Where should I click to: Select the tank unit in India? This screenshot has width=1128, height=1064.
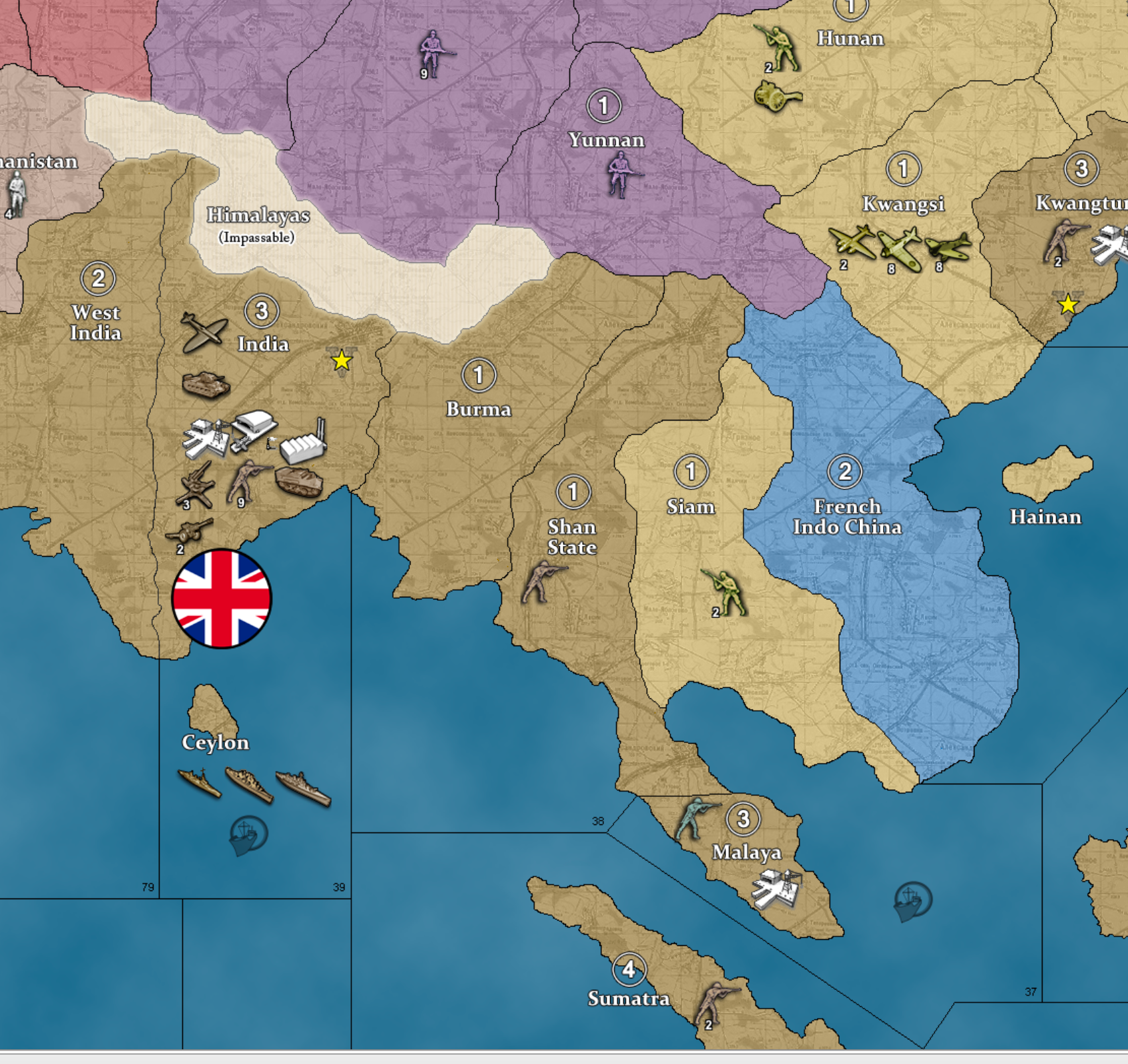[x=206, y=384]
